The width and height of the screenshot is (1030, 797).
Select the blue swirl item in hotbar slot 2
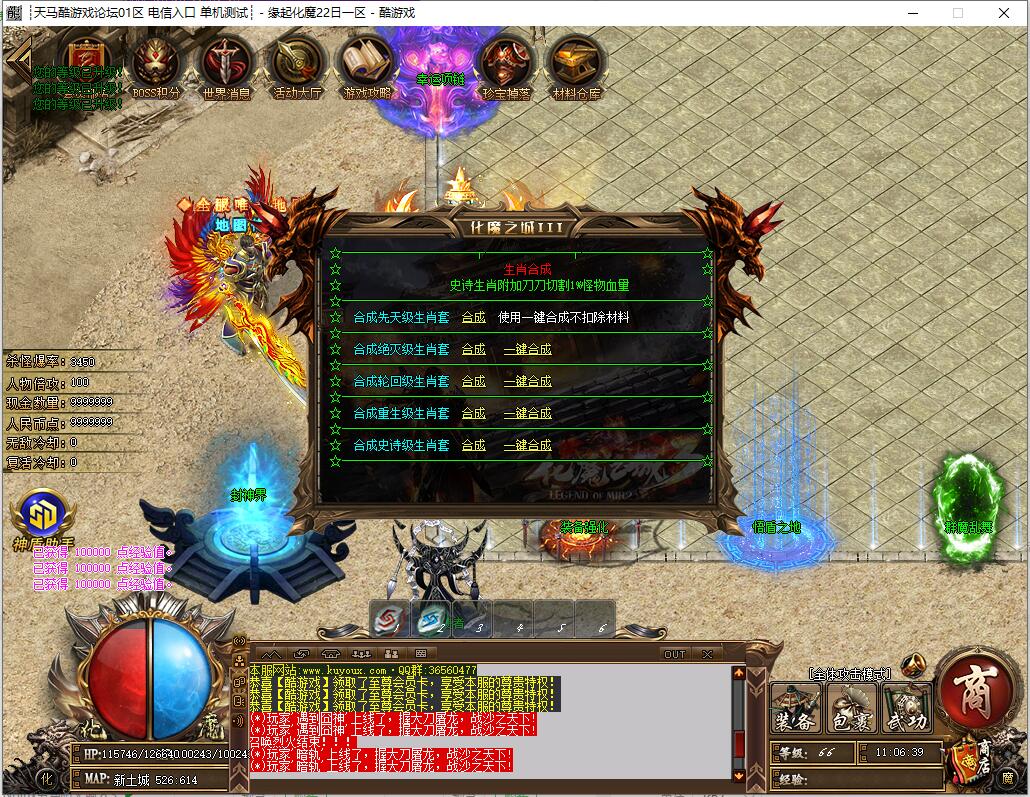point(431,619)
